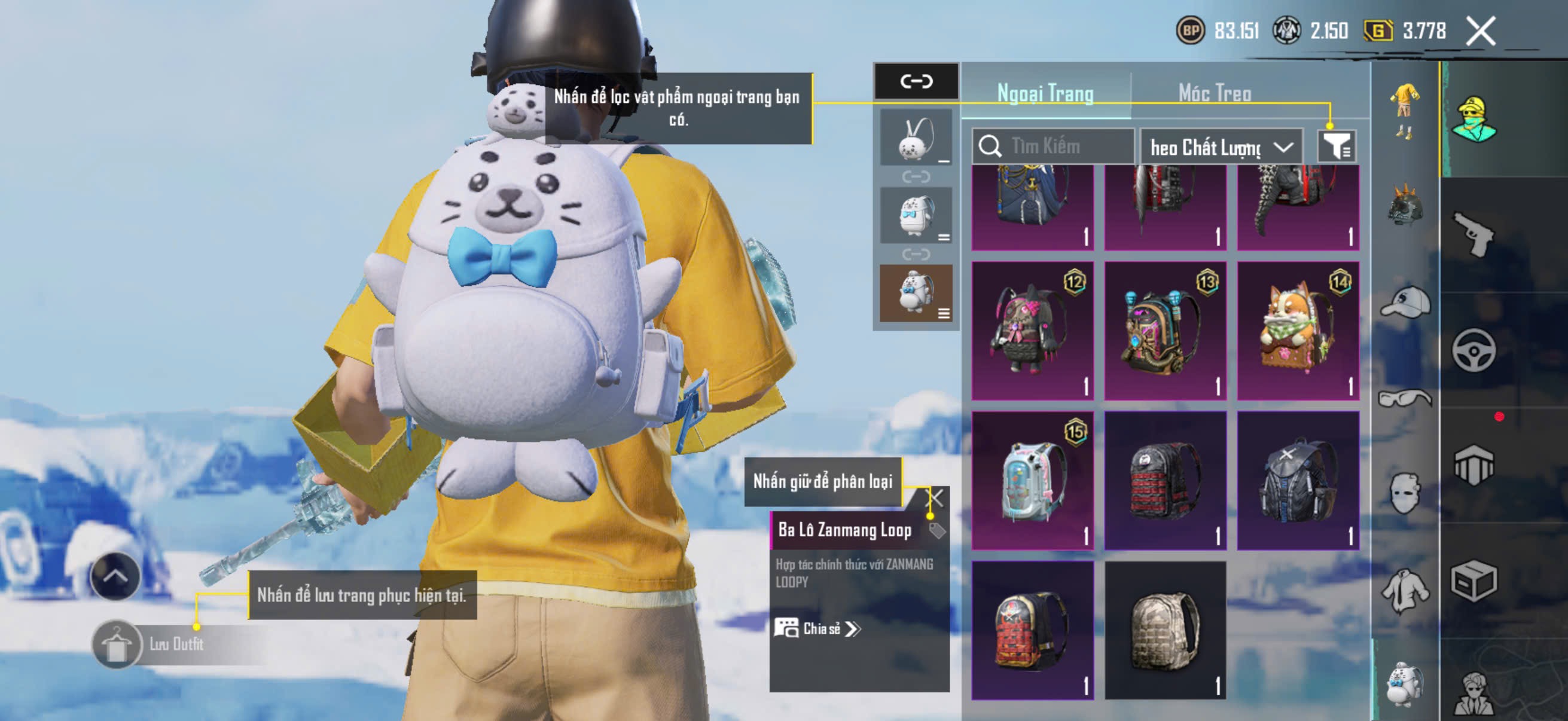
Task: Select the light blue transparent backpack
Action: pos(1032,481)
